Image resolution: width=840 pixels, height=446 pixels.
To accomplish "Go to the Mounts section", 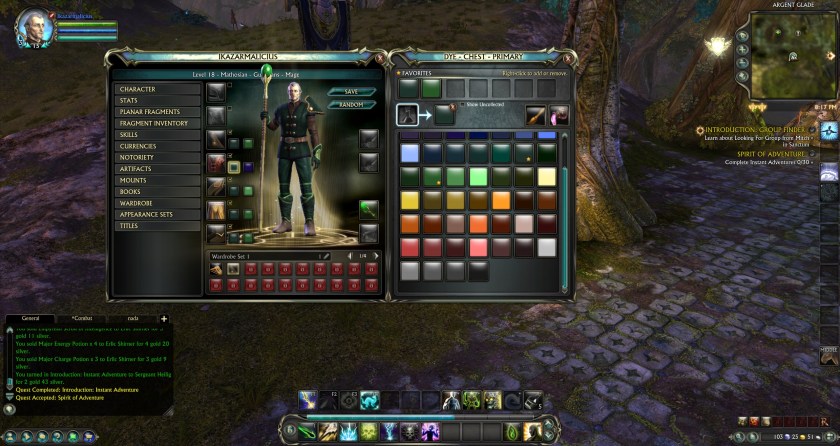I will point(157,180).
